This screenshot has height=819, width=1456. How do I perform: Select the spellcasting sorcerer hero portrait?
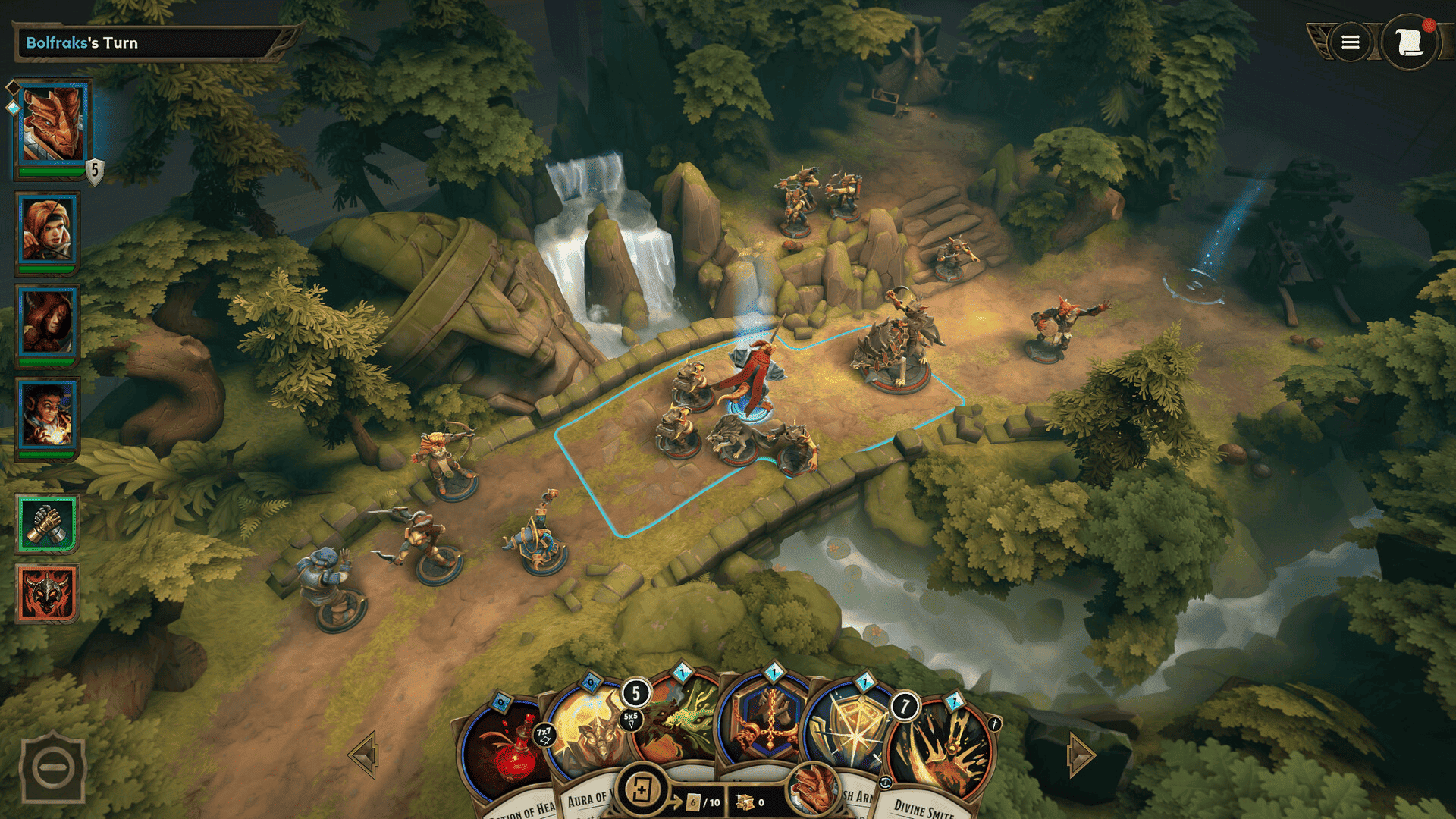49,416
